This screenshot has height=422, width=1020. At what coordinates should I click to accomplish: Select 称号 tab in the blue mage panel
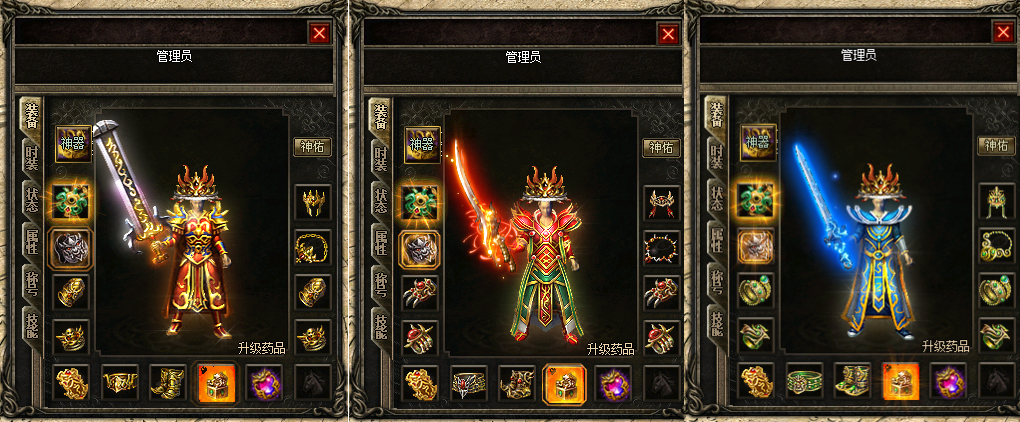715,282
